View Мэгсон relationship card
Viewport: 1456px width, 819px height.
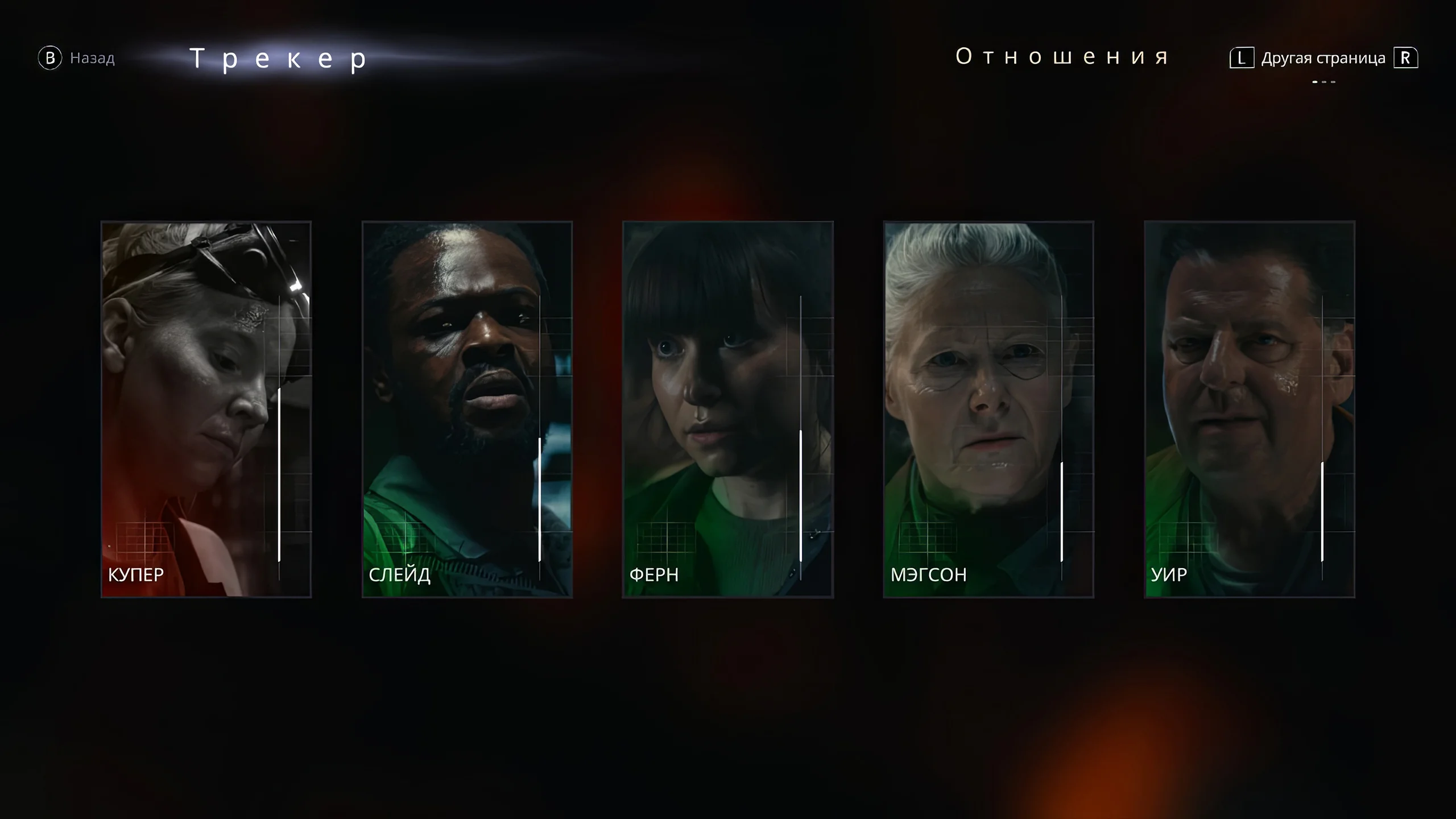pyautogui.click(x=988, y=409)
